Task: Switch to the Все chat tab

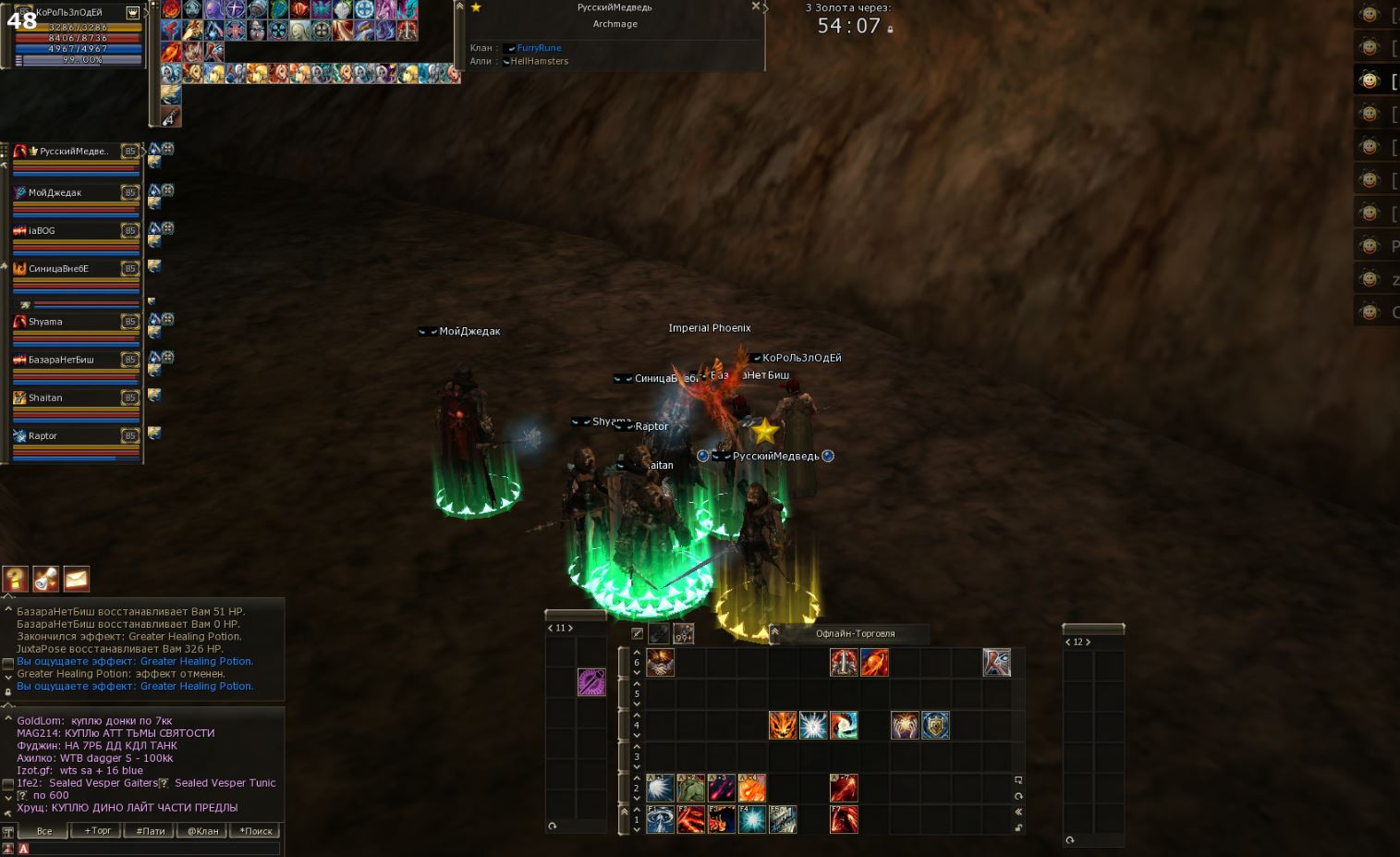Action: tap(44, 831)
